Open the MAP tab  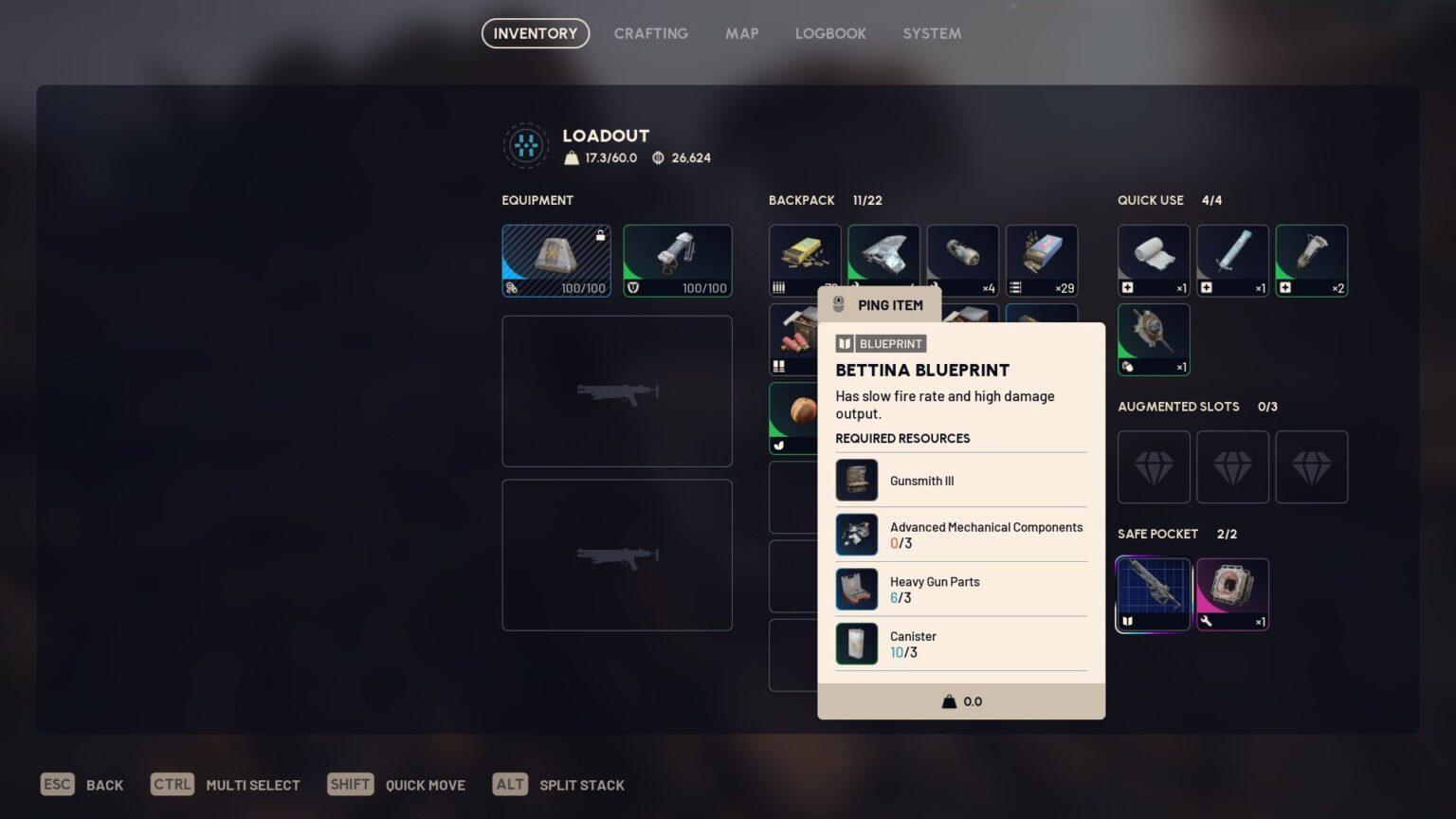[742, 33]
